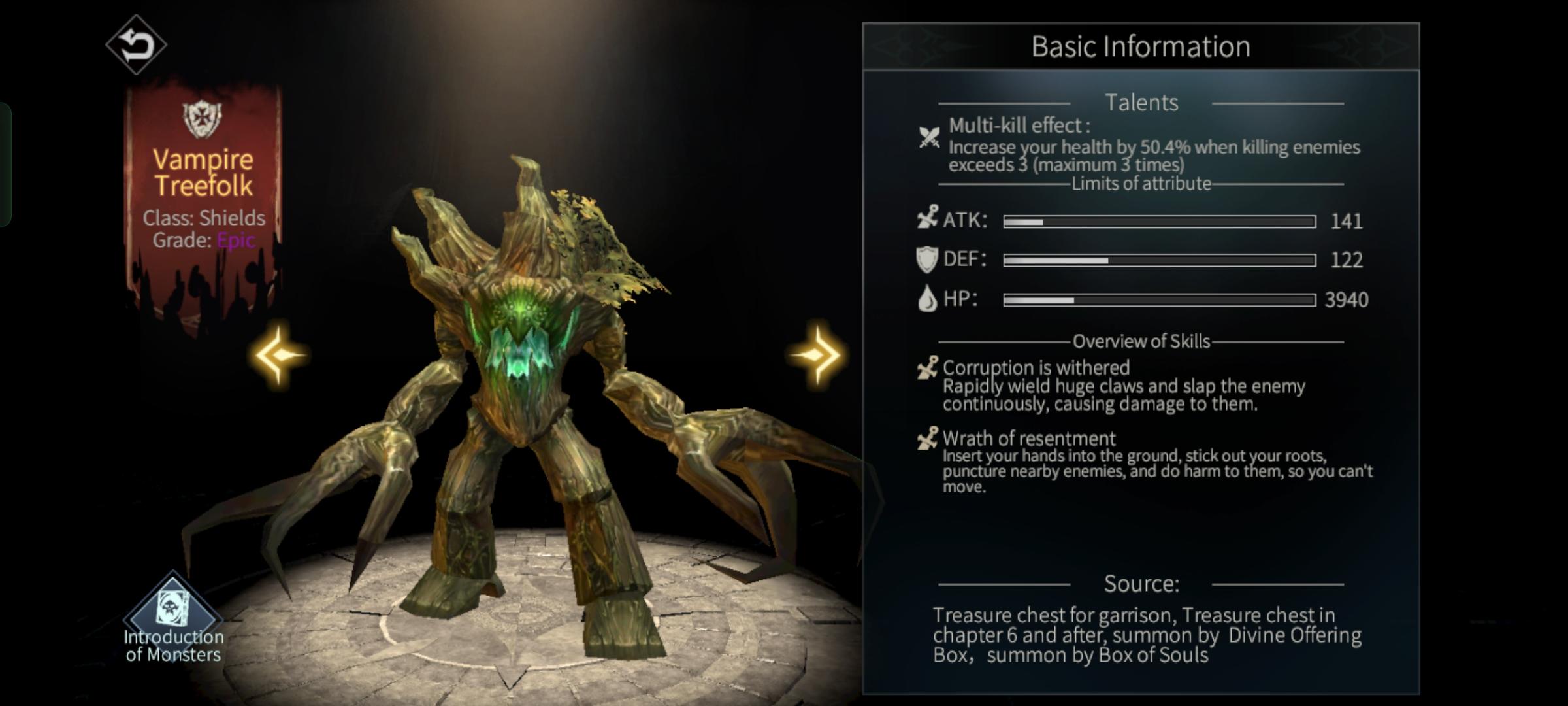
Task: Show the next monster with right arrow
Action: 816,355
